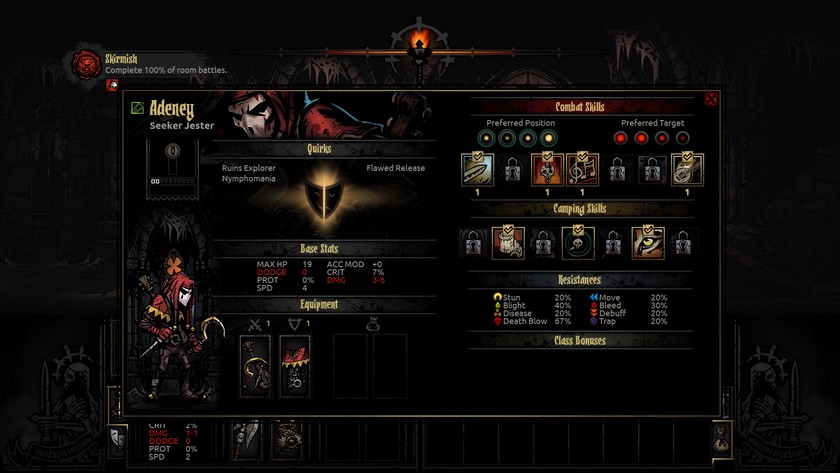840x473 pixels.
Task: Click the Nymphomania quirk
Action: coord(249,179)
